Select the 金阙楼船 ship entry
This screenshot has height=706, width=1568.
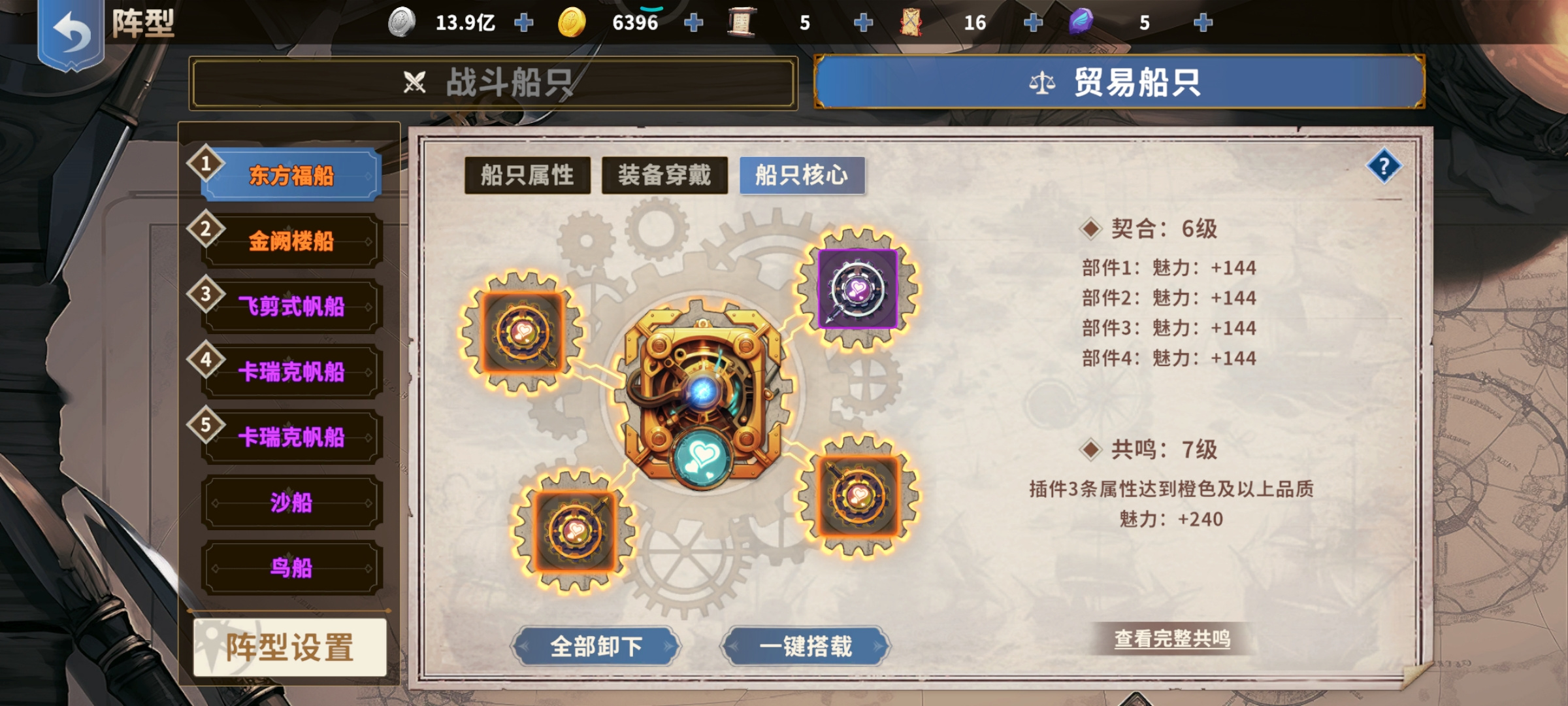coord(291,240)
